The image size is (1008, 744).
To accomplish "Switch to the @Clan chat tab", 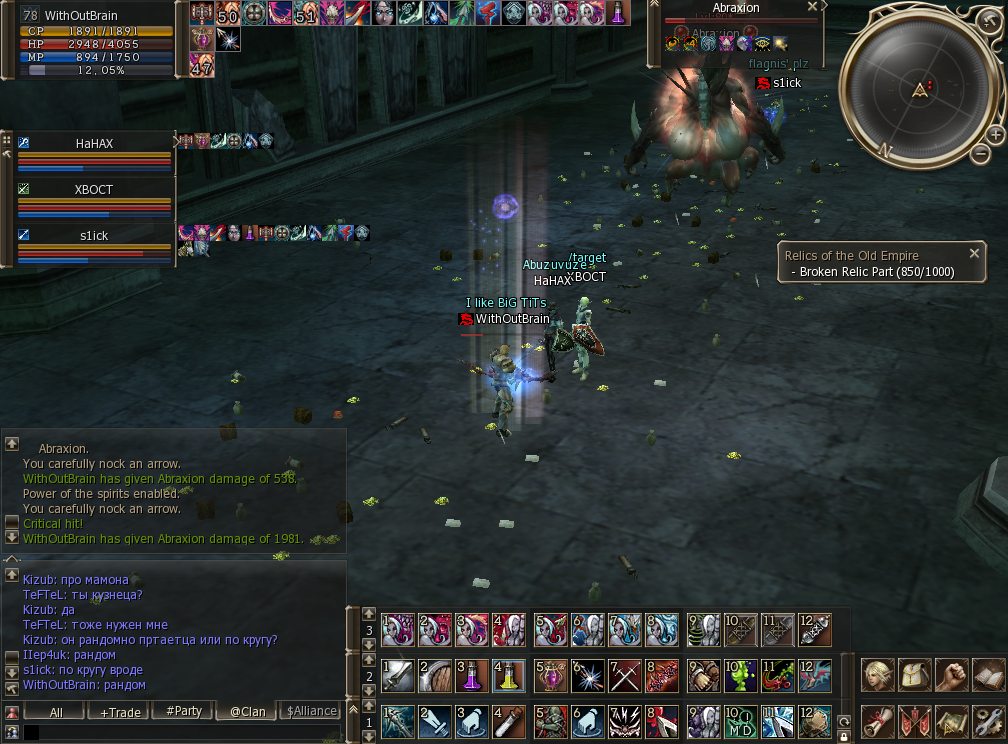I will 247,711.
